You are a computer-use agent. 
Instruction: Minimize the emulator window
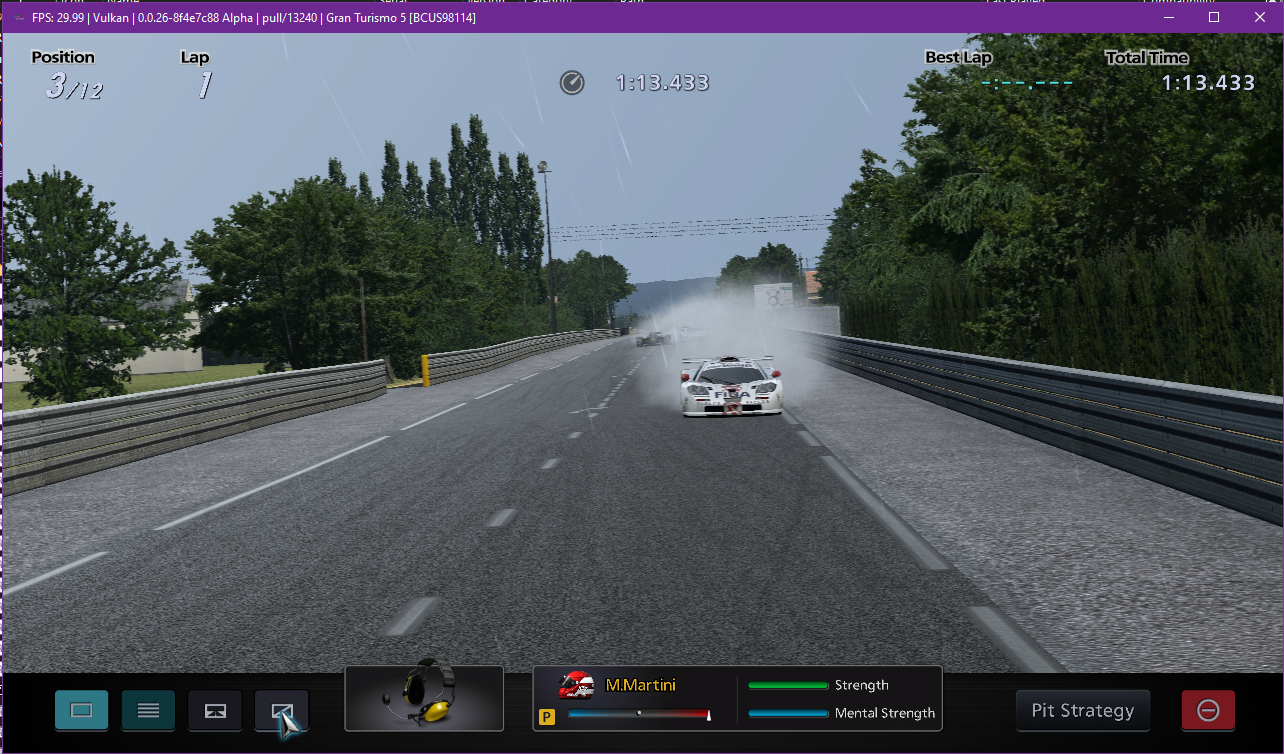tap(1168, 17)
